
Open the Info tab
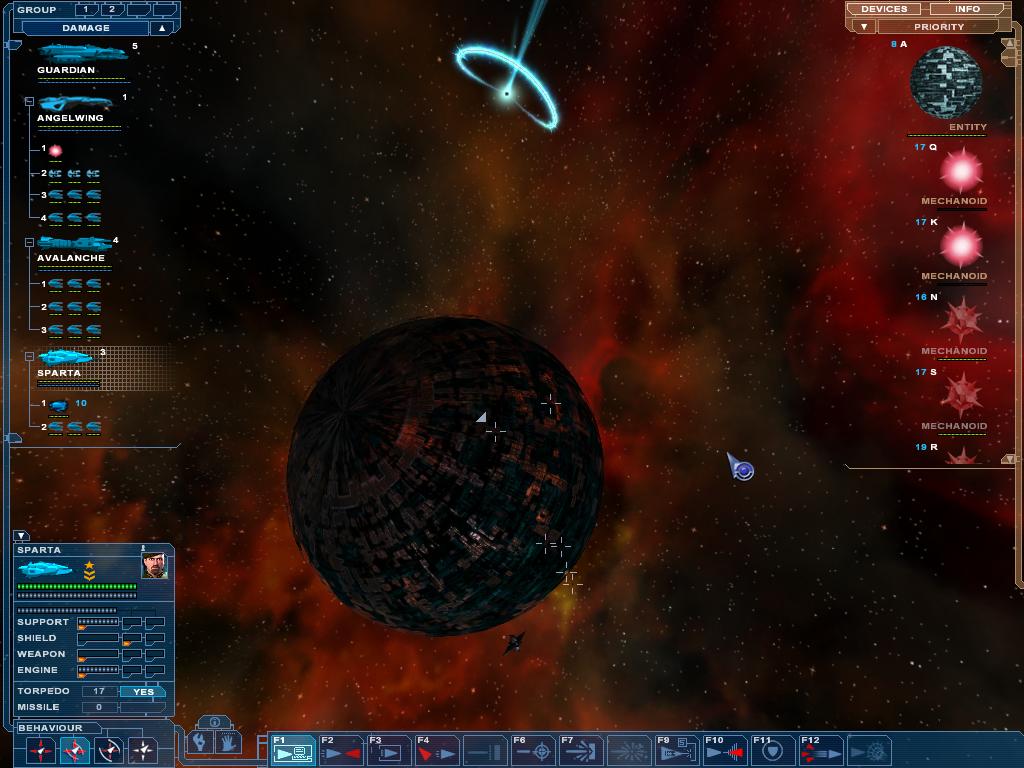click(x=967, y=9)
